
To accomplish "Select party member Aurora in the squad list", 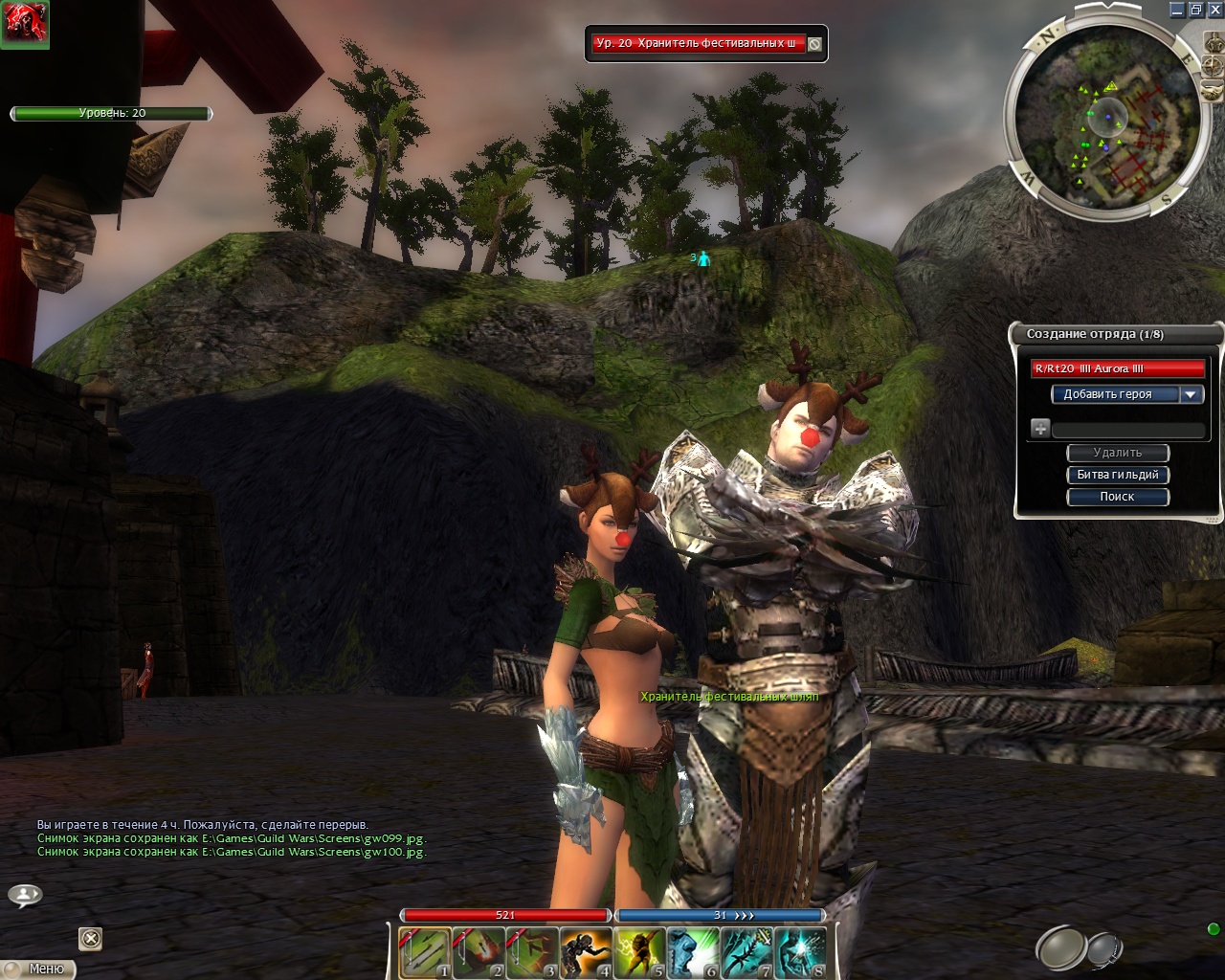I will click(x=1117, y=368).
